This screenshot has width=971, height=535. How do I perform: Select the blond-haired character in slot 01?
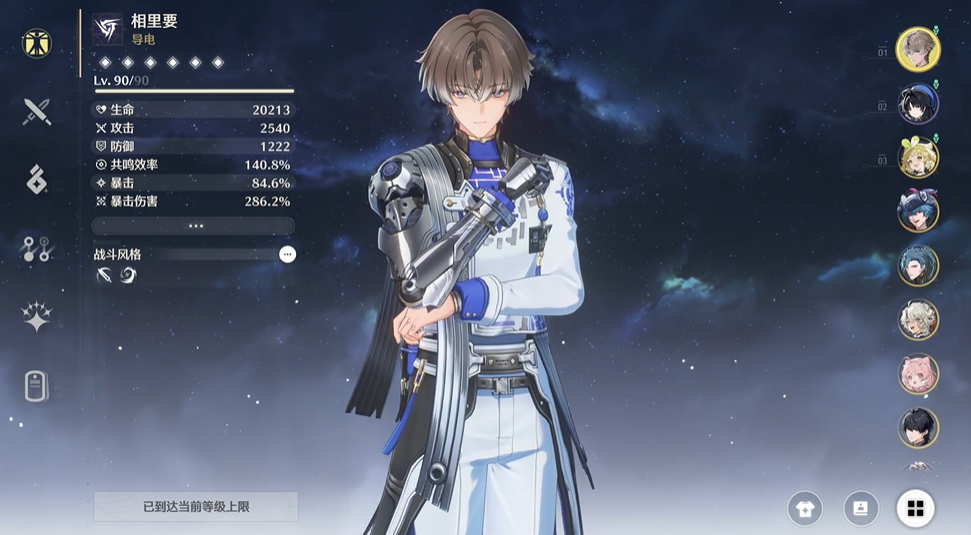coord(917,49)
